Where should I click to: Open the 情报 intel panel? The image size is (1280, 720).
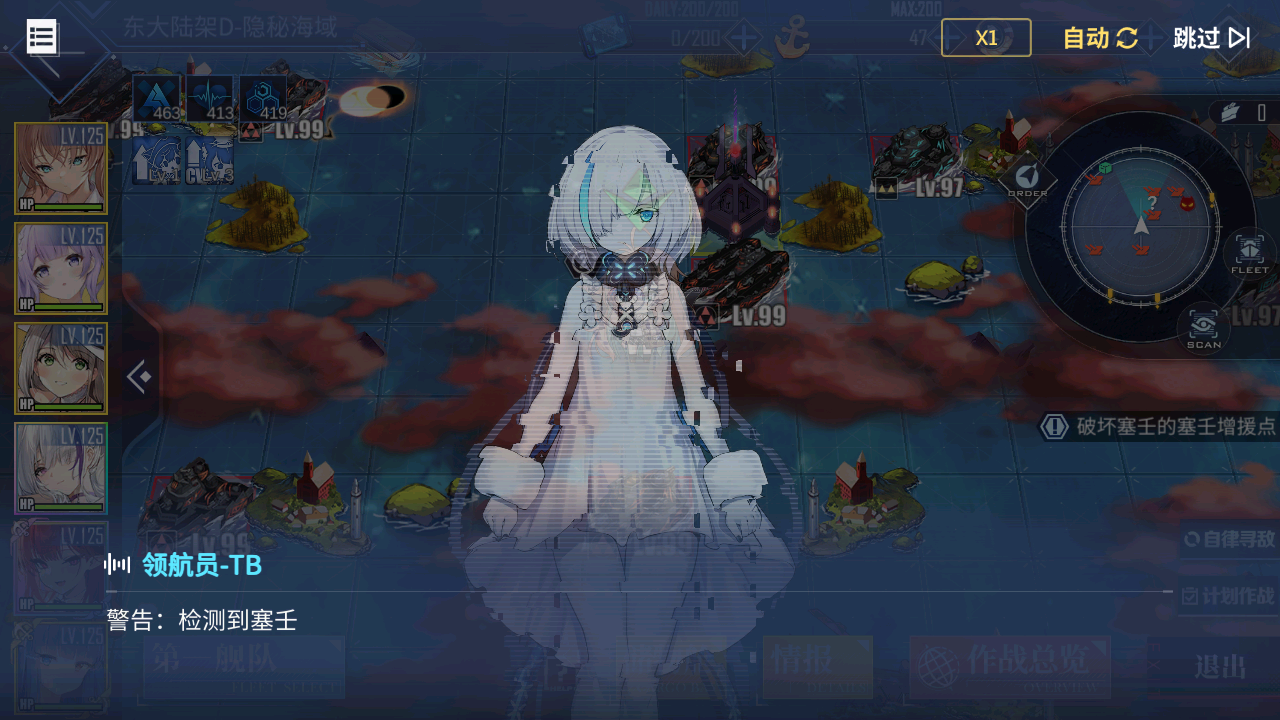pyautogui.click(x=817, y=666)
